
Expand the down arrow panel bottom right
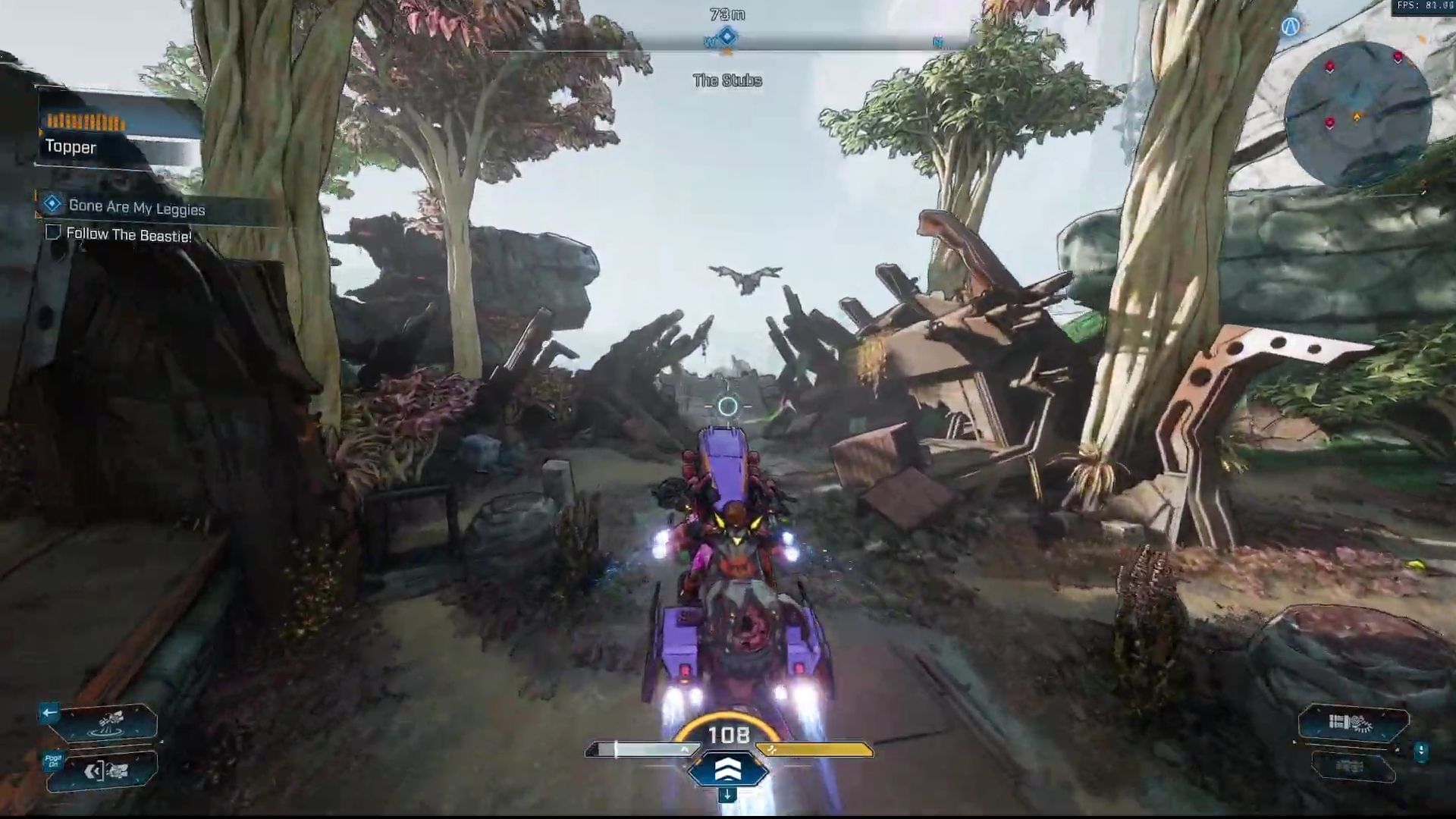(1420, 751)
